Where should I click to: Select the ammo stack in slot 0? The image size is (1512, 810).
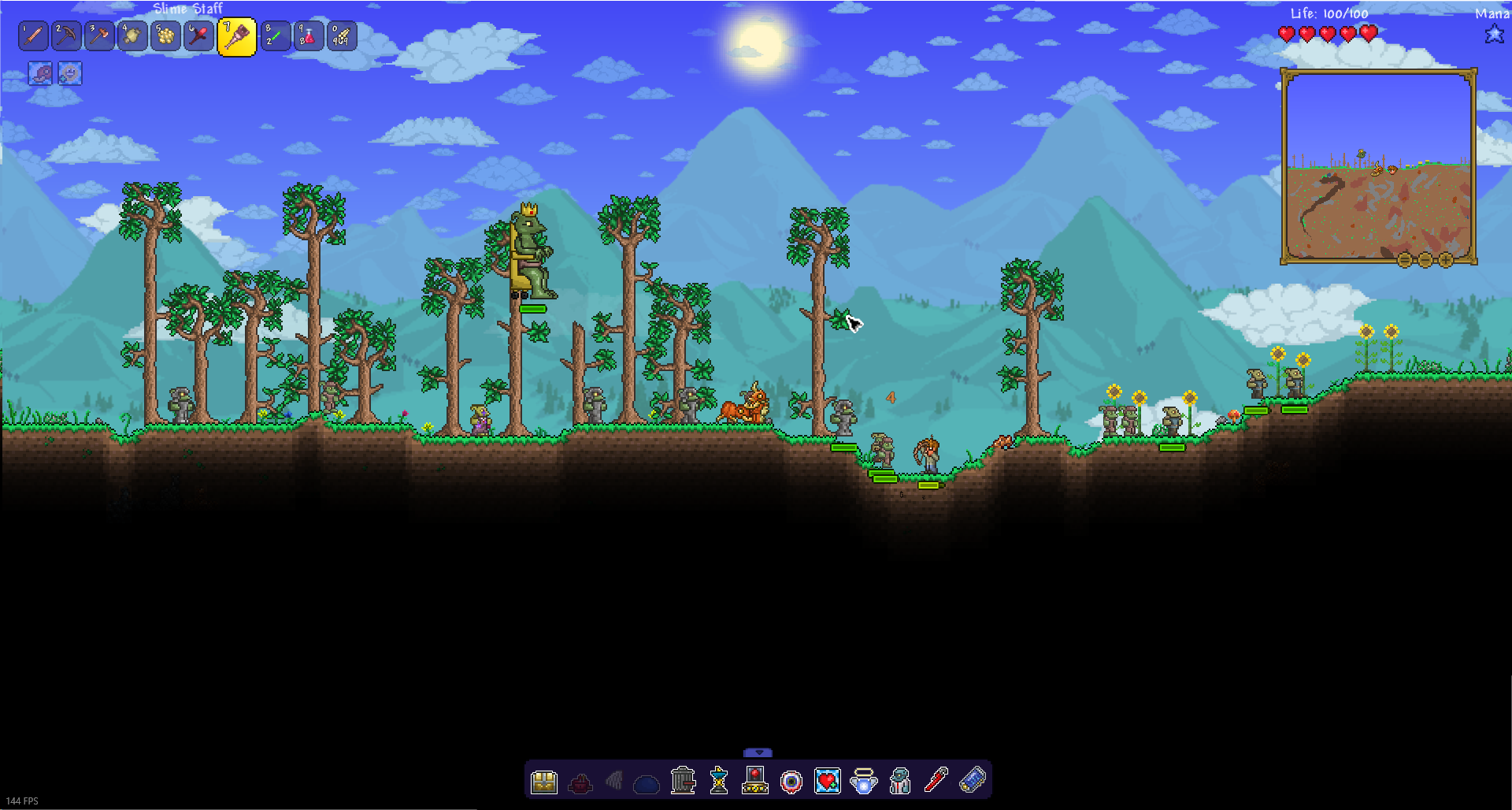point(341,36)
